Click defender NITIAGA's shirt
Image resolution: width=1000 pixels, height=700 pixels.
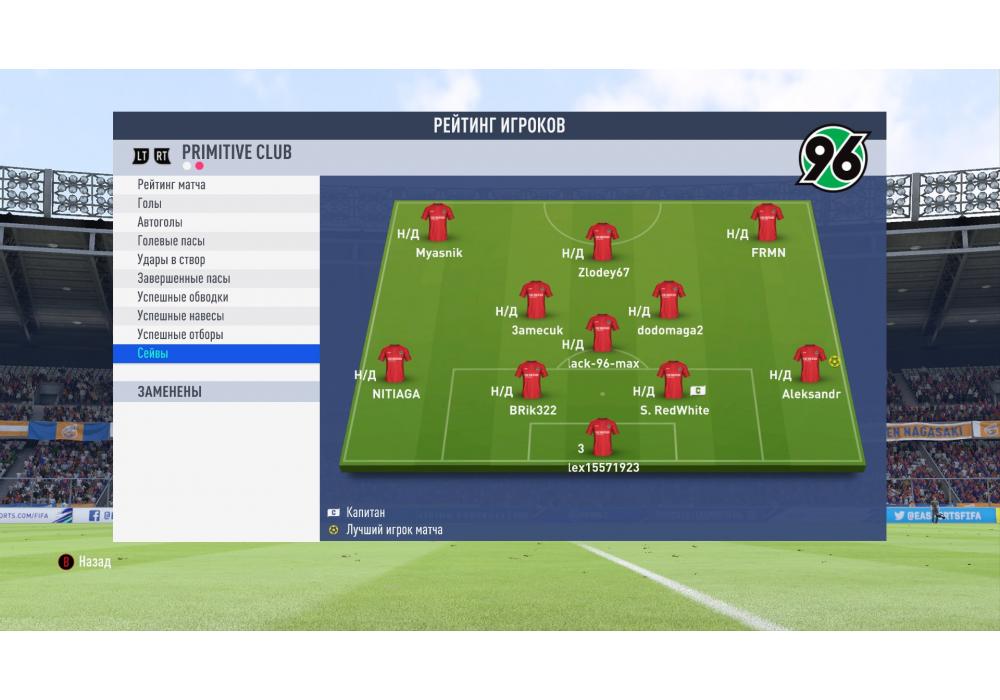click(395, 365)
